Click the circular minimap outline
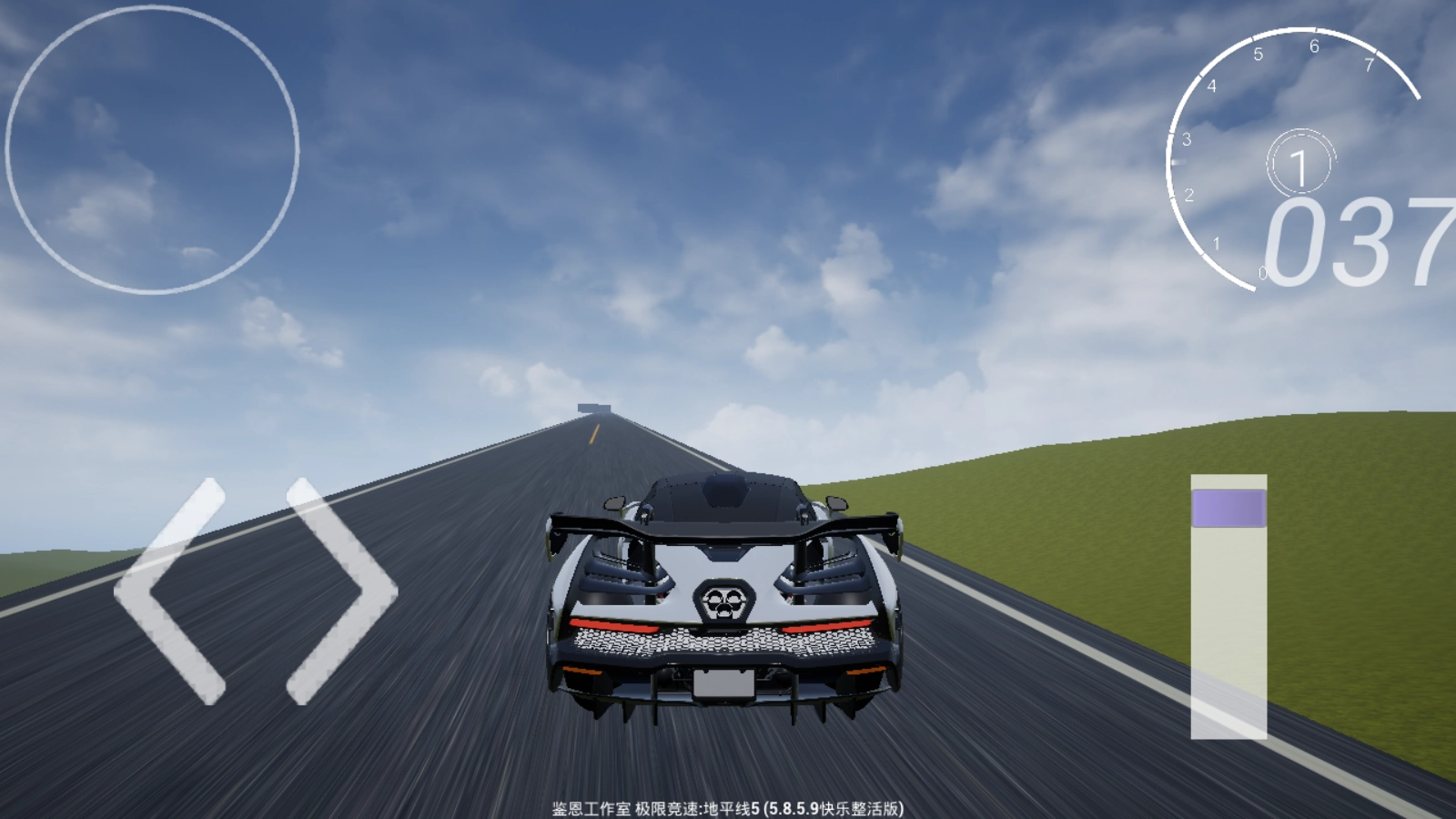This screenshot has height=819, width=1456. click(x=152, y=150)
